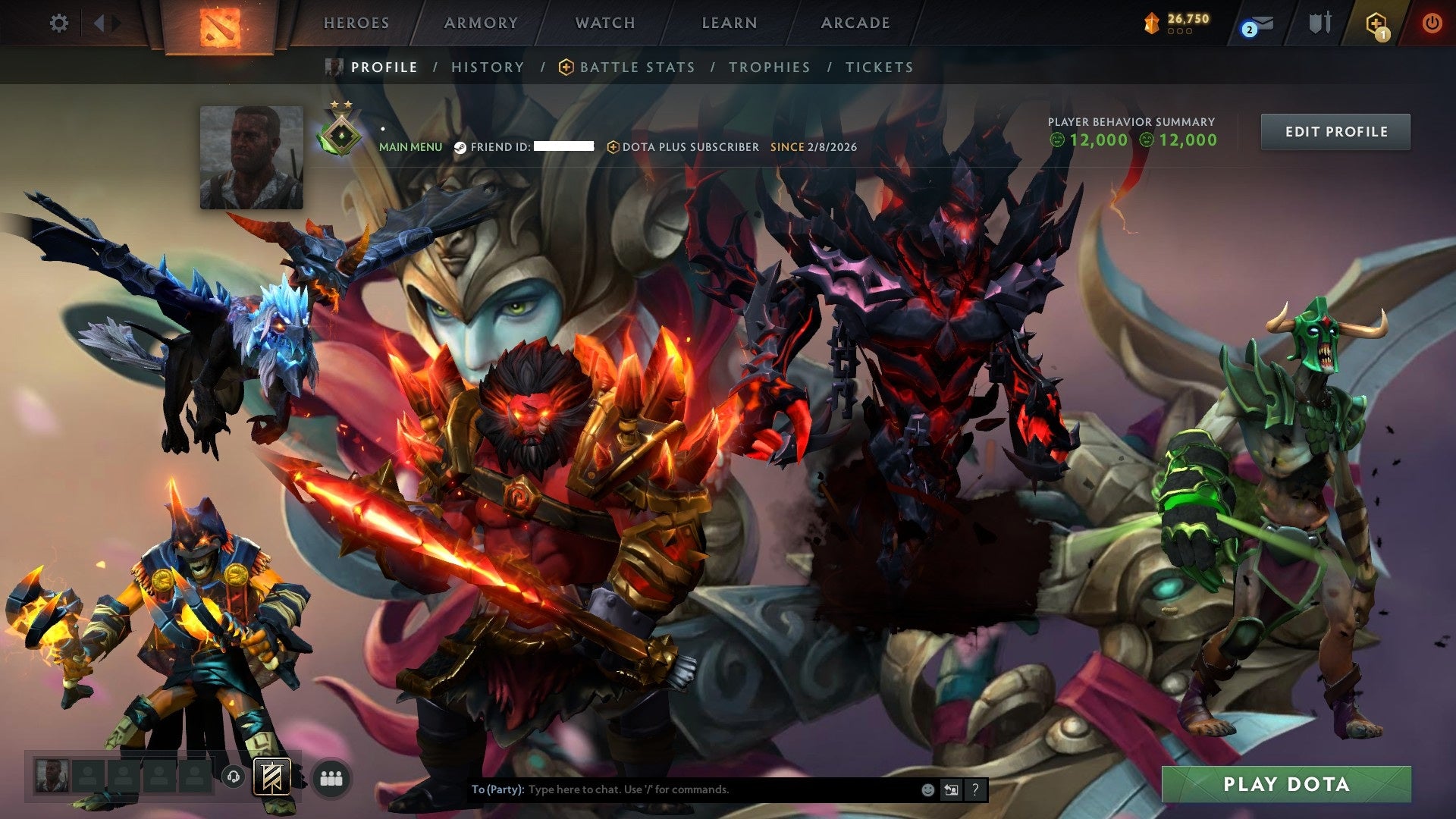This screenshot has width=1456, height=819.
Task: Open the Dota 2 settings gear
Action: tap(57, 23)
